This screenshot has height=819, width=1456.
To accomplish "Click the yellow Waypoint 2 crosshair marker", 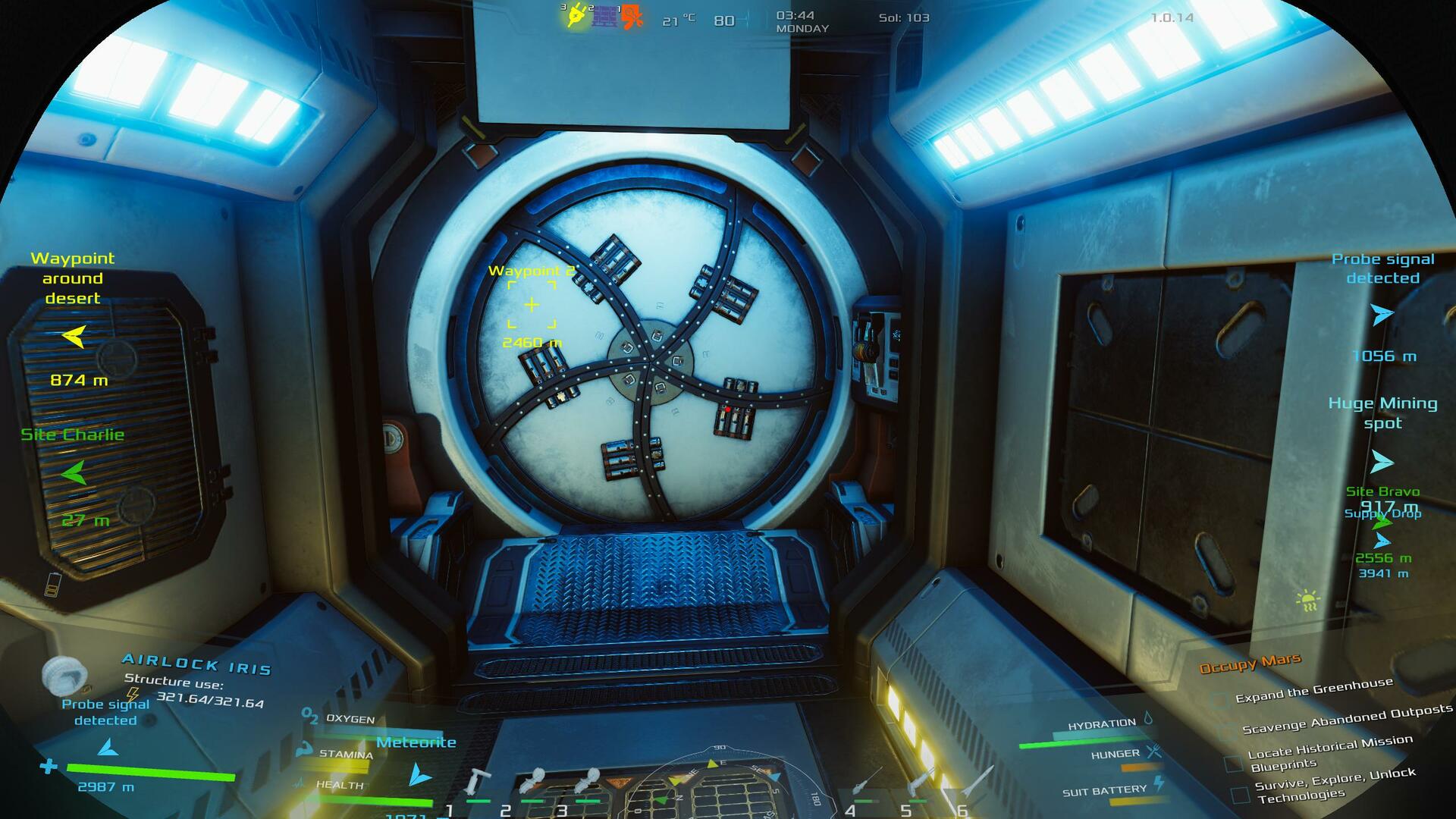I will [x=532, y=305].
